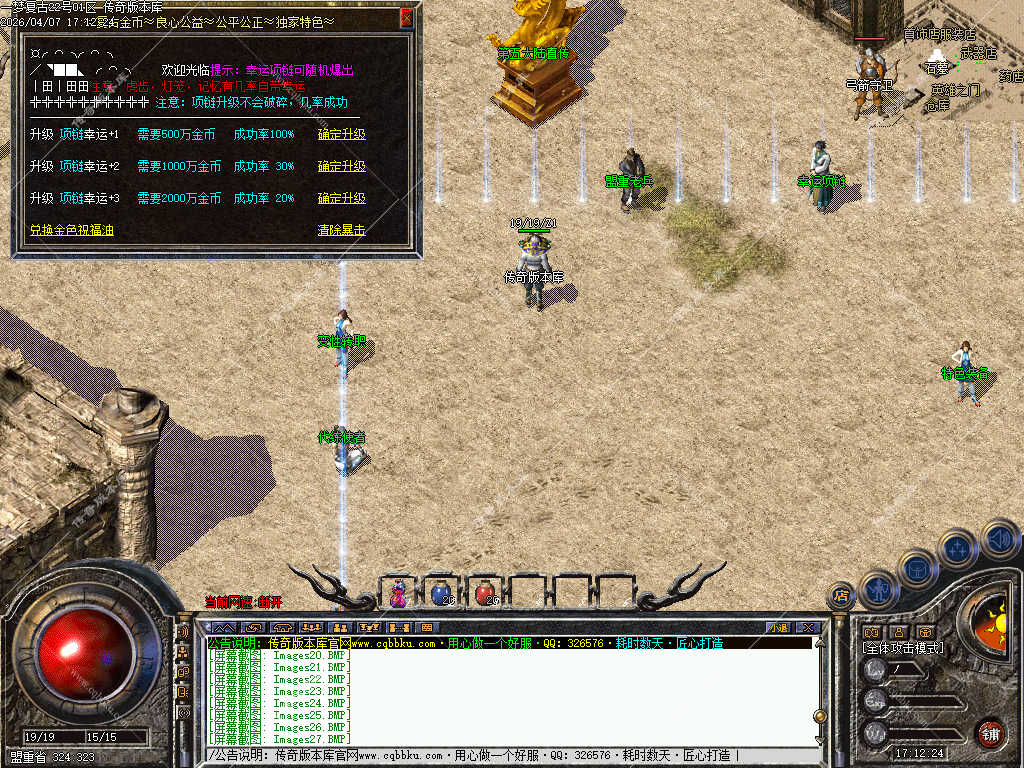Choose 兑换金色祝福油 exchange option
1024x768 pixels.
point(71,230)
